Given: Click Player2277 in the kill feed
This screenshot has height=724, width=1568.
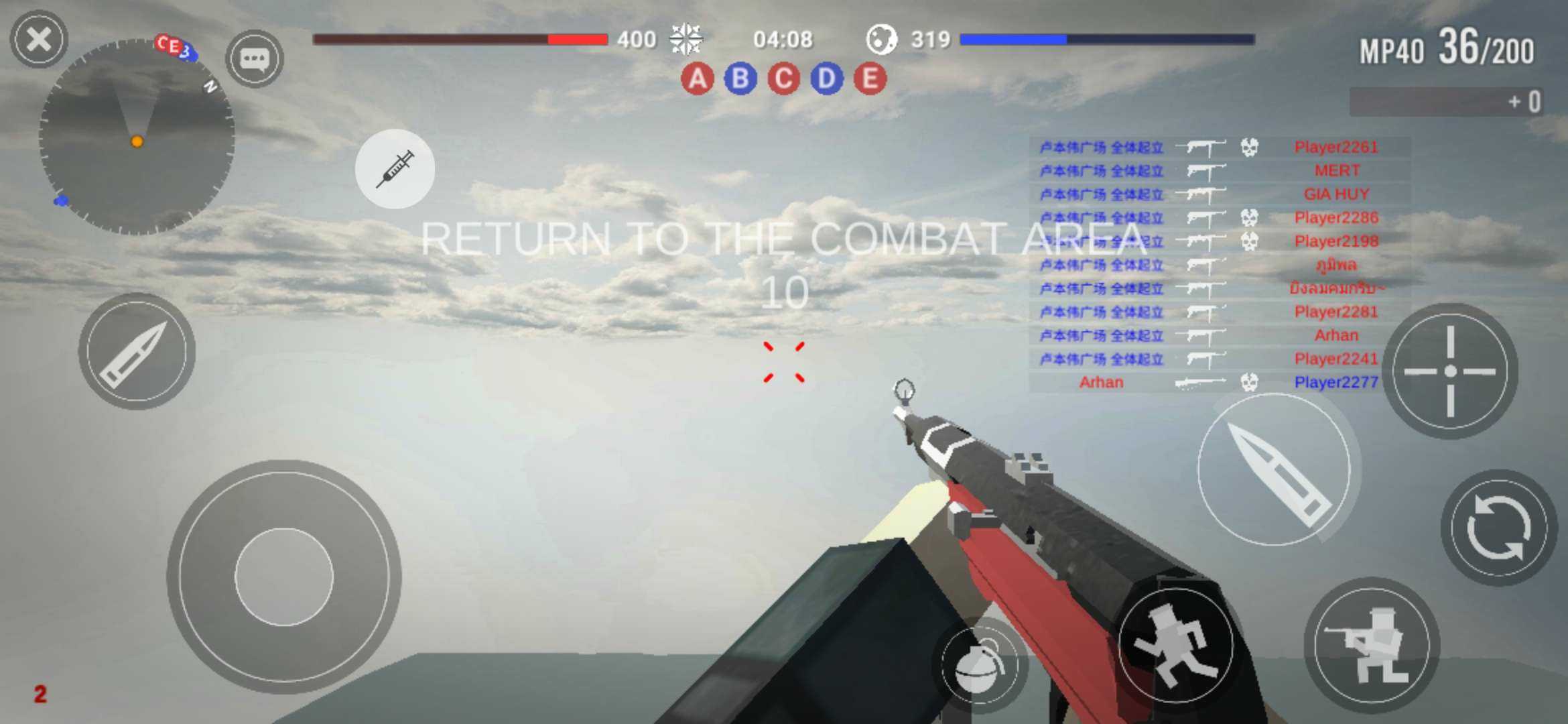Looking at the screenshot, I should (1335, 382).
